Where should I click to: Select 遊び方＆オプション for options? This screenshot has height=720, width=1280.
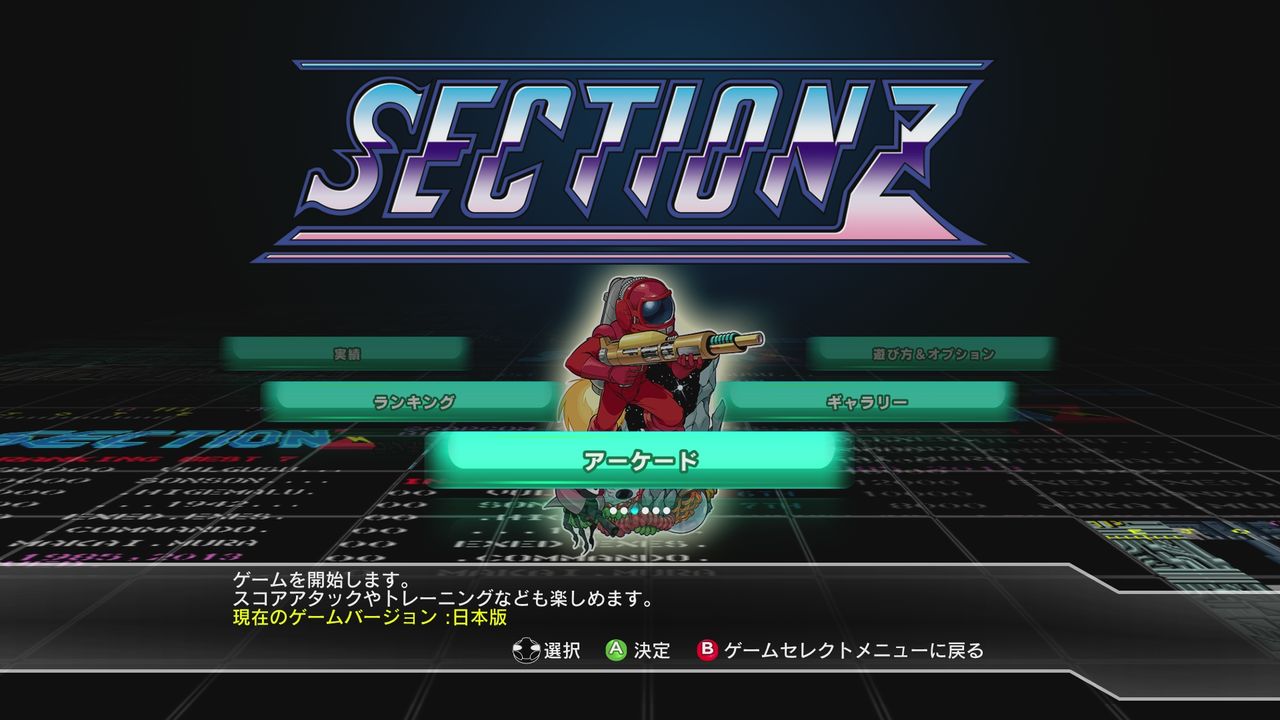pyautogui.click(x=934, y=352)
